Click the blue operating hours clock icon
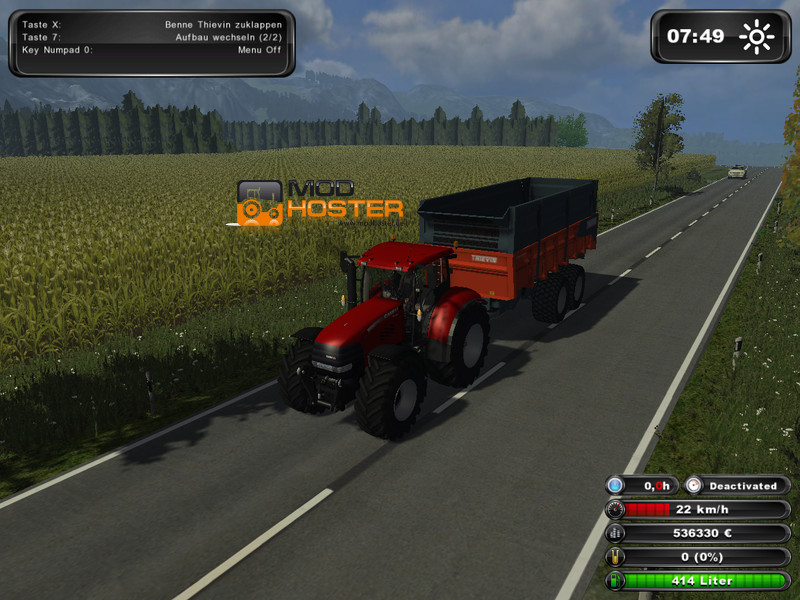The width and height of the screenshot is (800, 600). click(x=614, y=486)
